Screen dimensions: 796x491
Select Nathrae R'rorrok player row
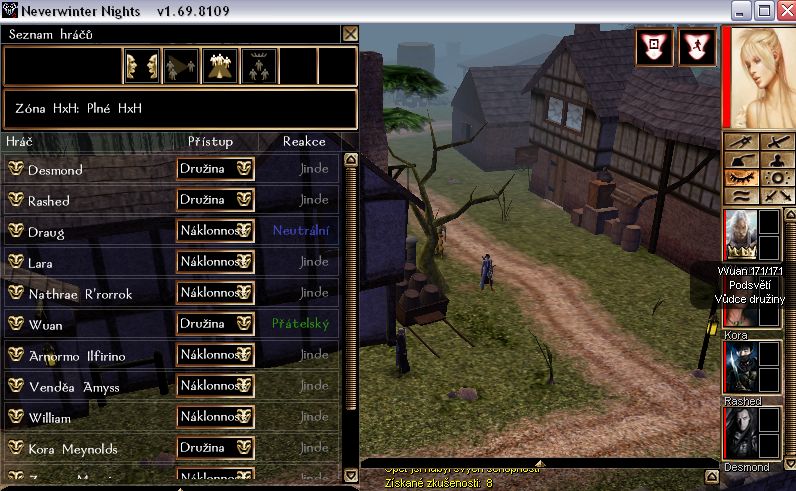point(79,294)
